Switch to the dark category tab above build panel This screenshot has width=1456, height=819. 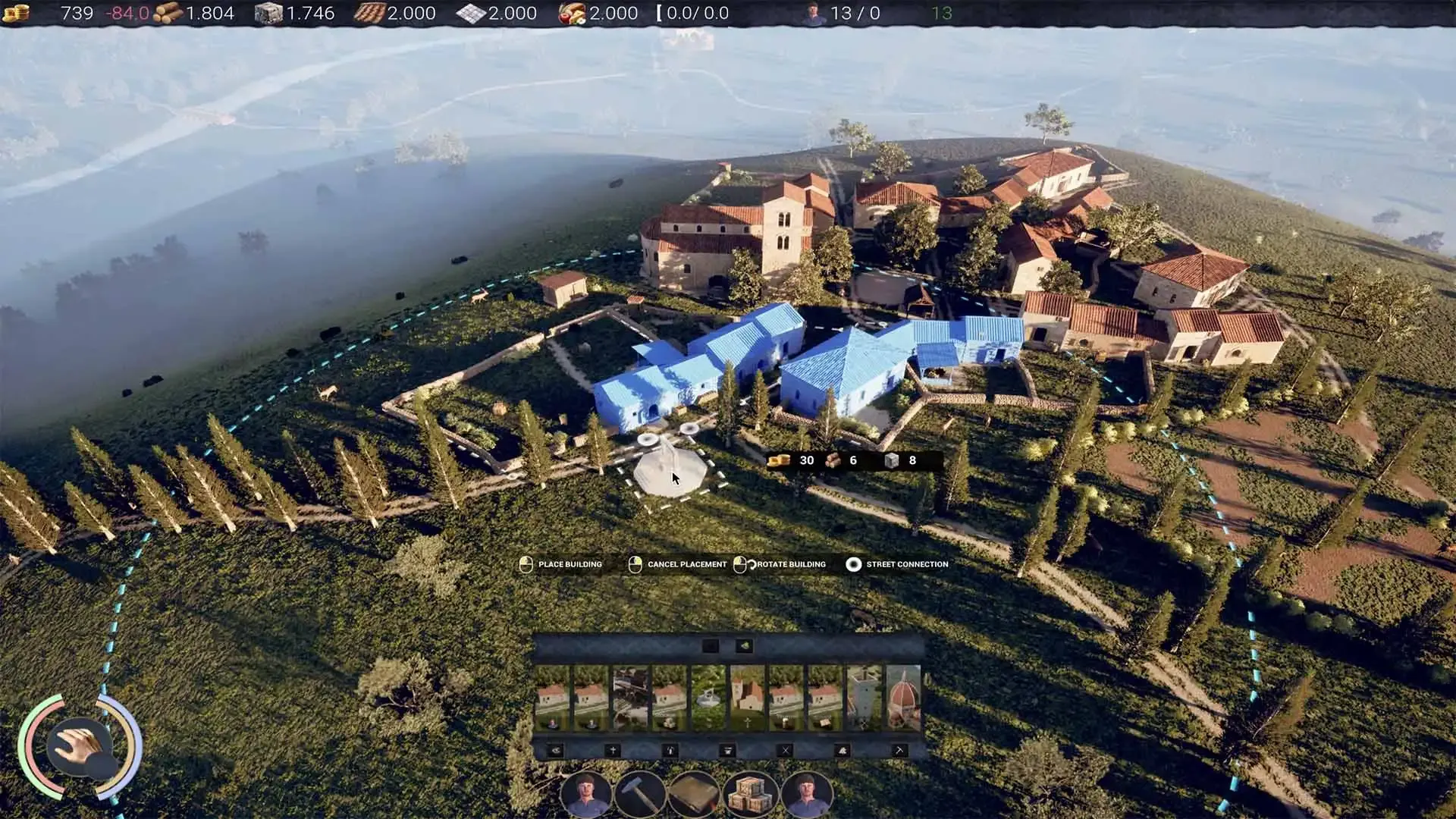click(x=711, y=645)
